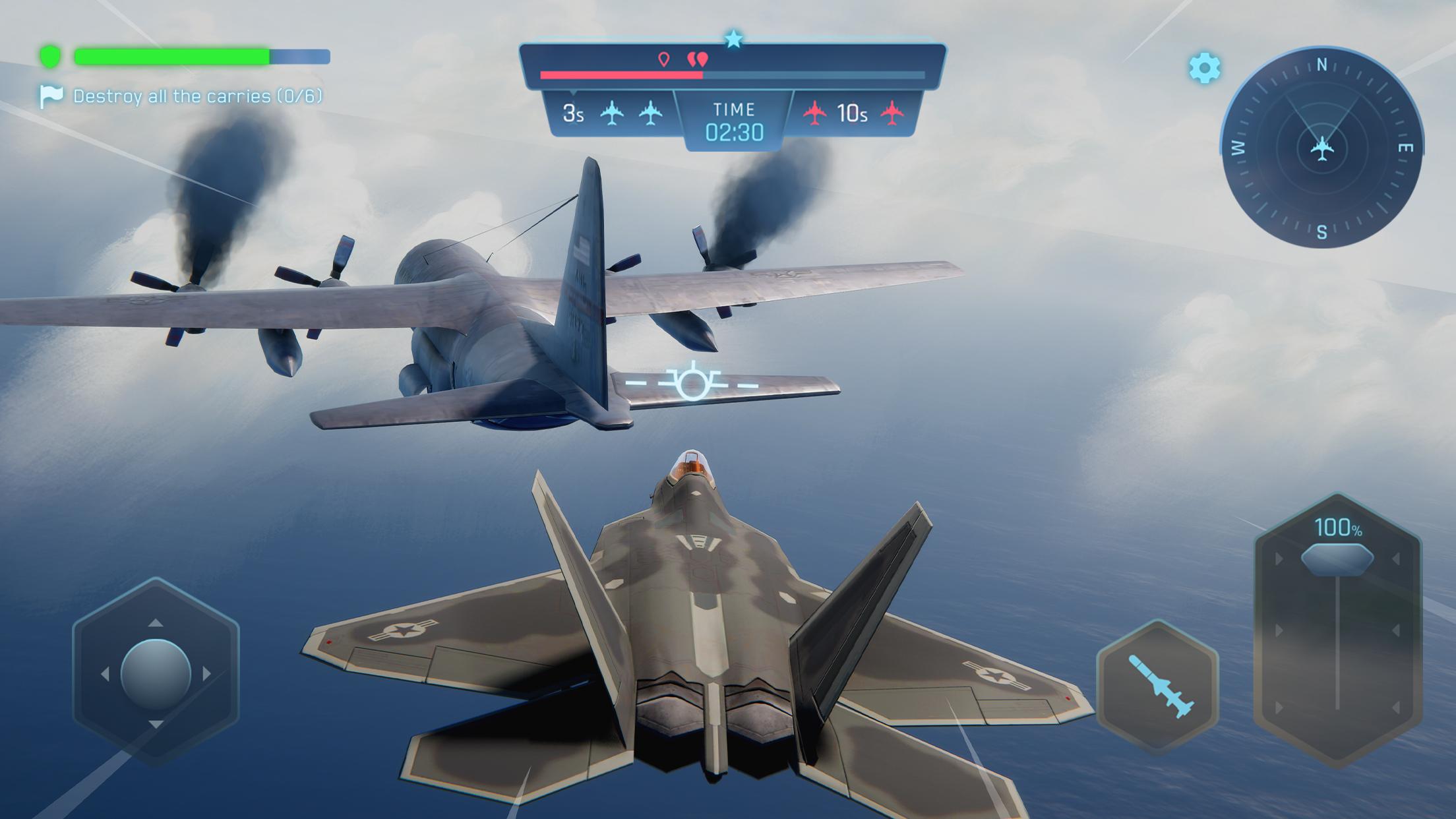Tap the red team progress bar
1456x819 pixels.
[620, 75]
